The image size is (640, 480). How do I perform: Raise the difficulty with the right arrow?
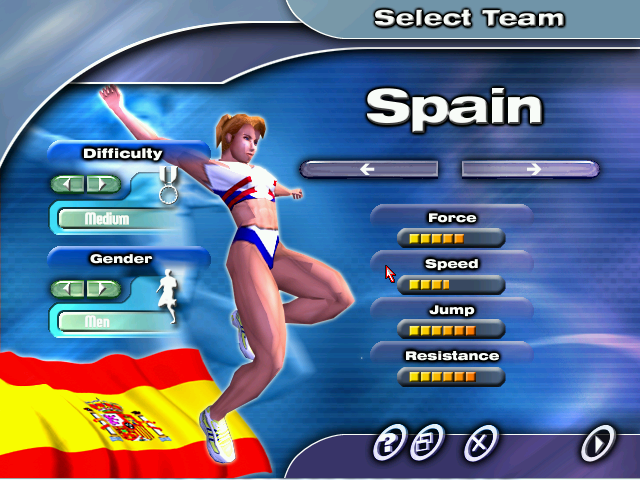click(x=101, y=184)
